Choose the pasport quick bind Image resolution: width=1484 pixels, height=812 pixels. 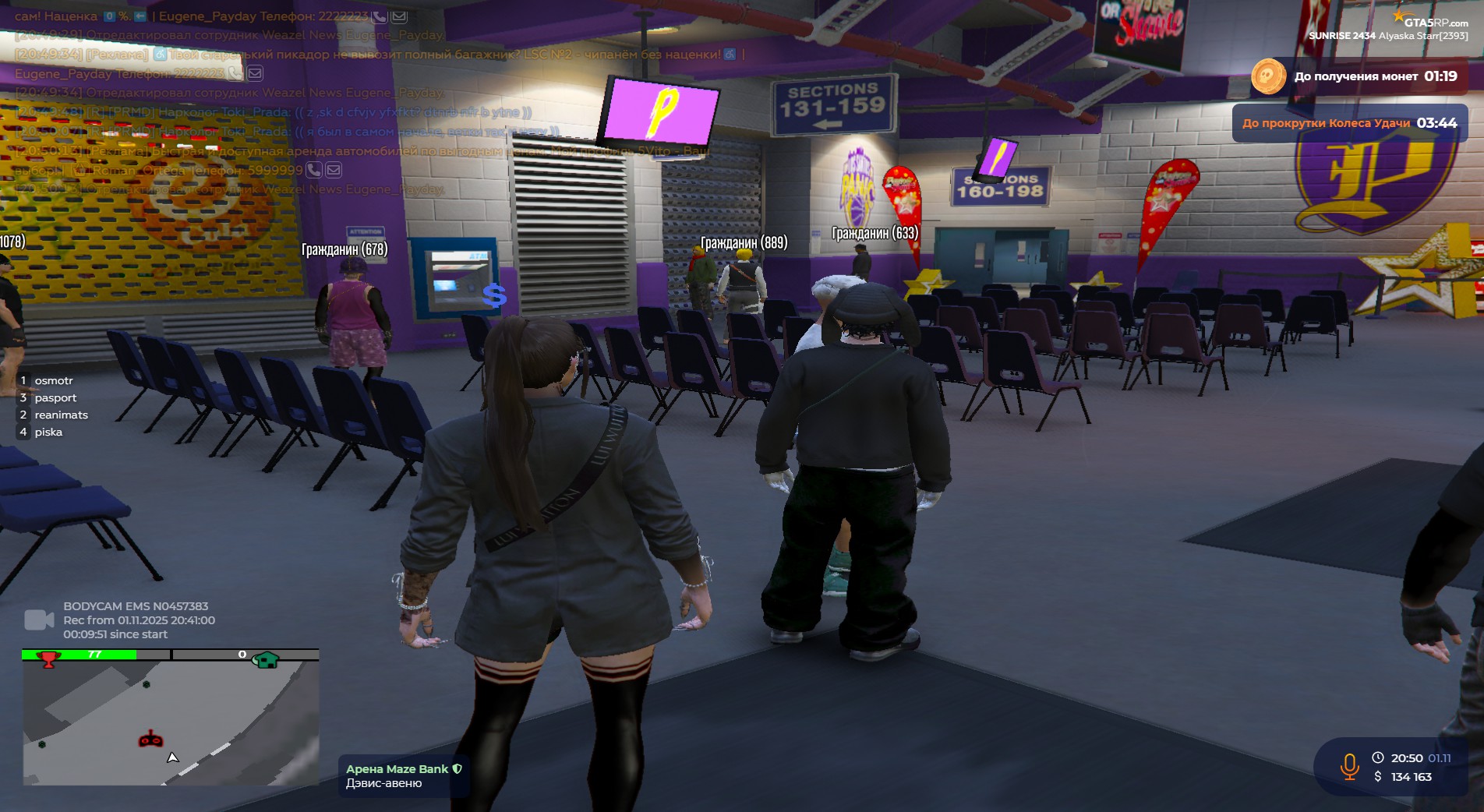tap(55, 397)
